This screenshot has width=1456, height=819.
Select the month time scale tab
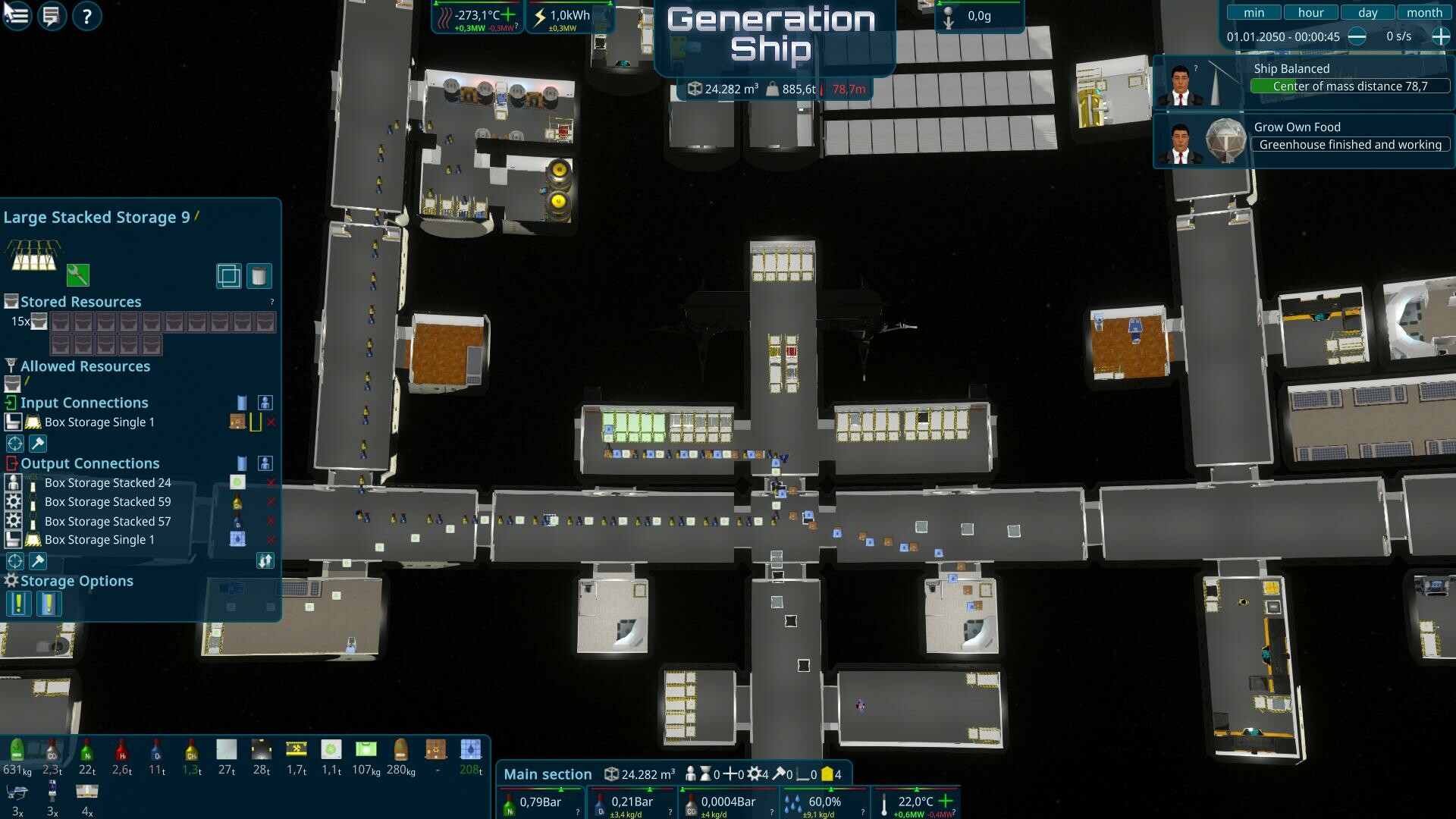pyautogui.click(x=1424, y=12)
